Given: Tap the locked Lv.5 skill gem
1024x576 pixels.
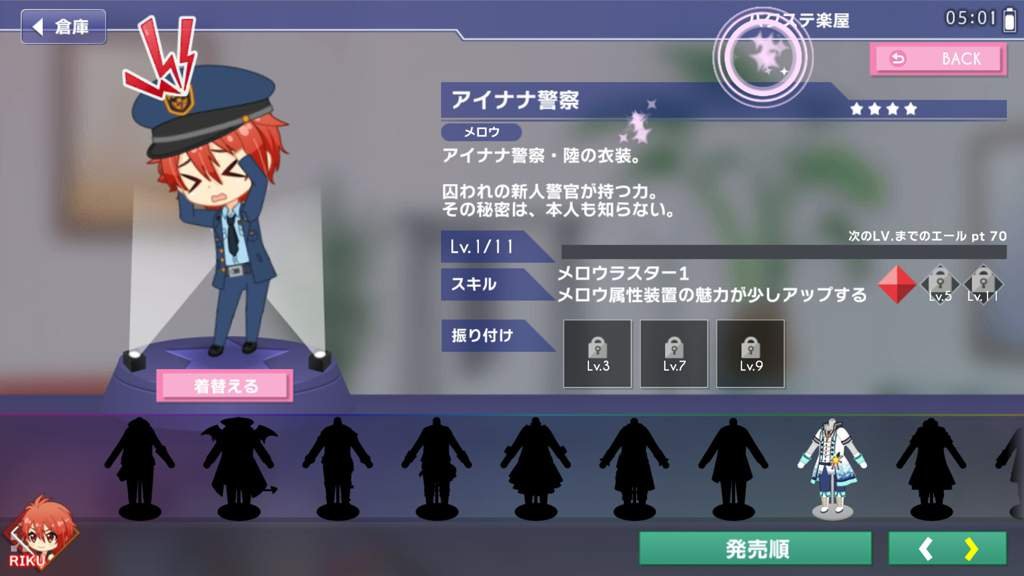Looking at the screenshot, I should (x=940, y=285).
